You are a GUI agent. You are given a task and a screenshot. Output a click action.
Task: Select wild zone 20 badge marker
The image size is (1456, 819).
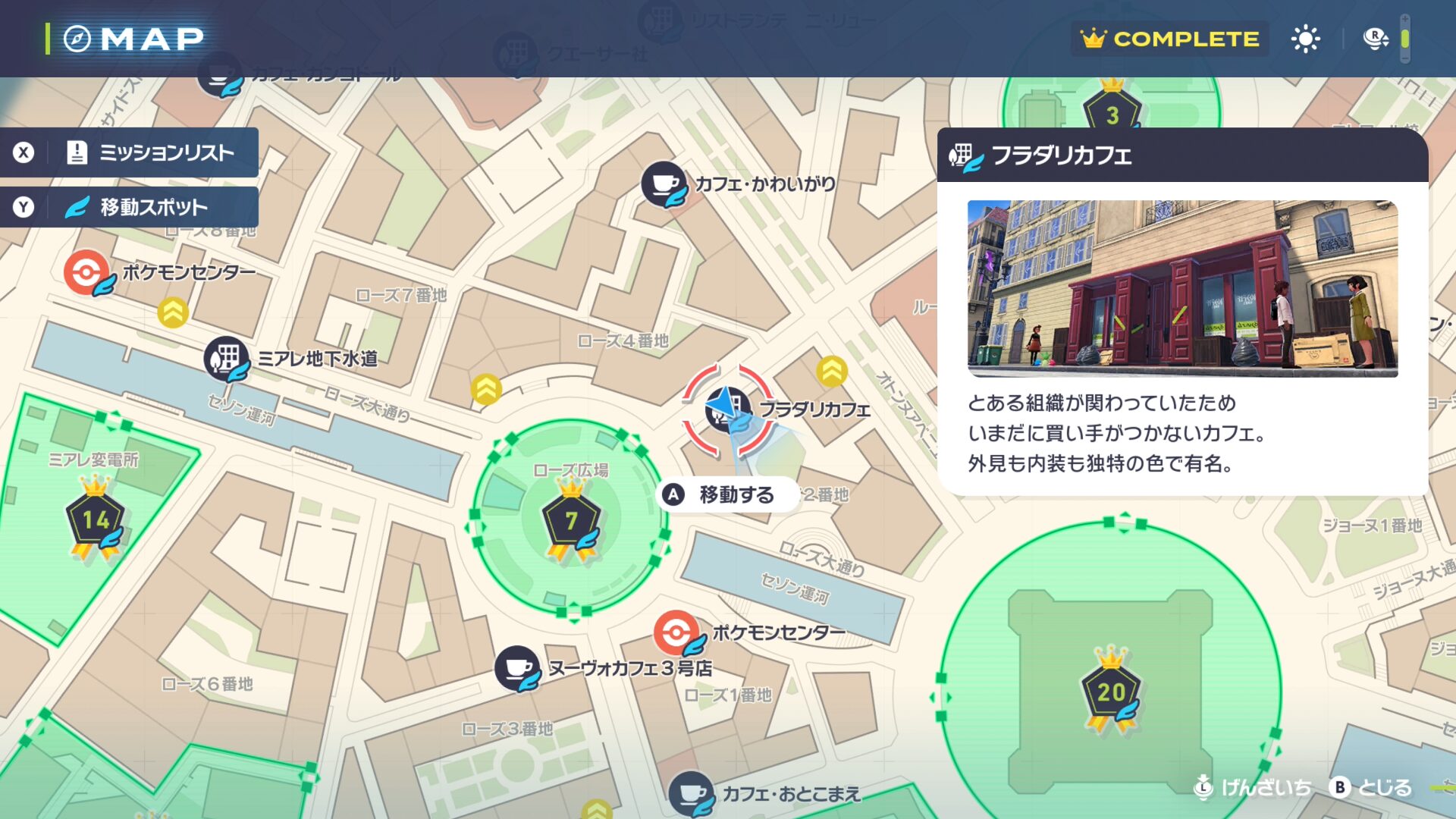[x=1111, y=691]
